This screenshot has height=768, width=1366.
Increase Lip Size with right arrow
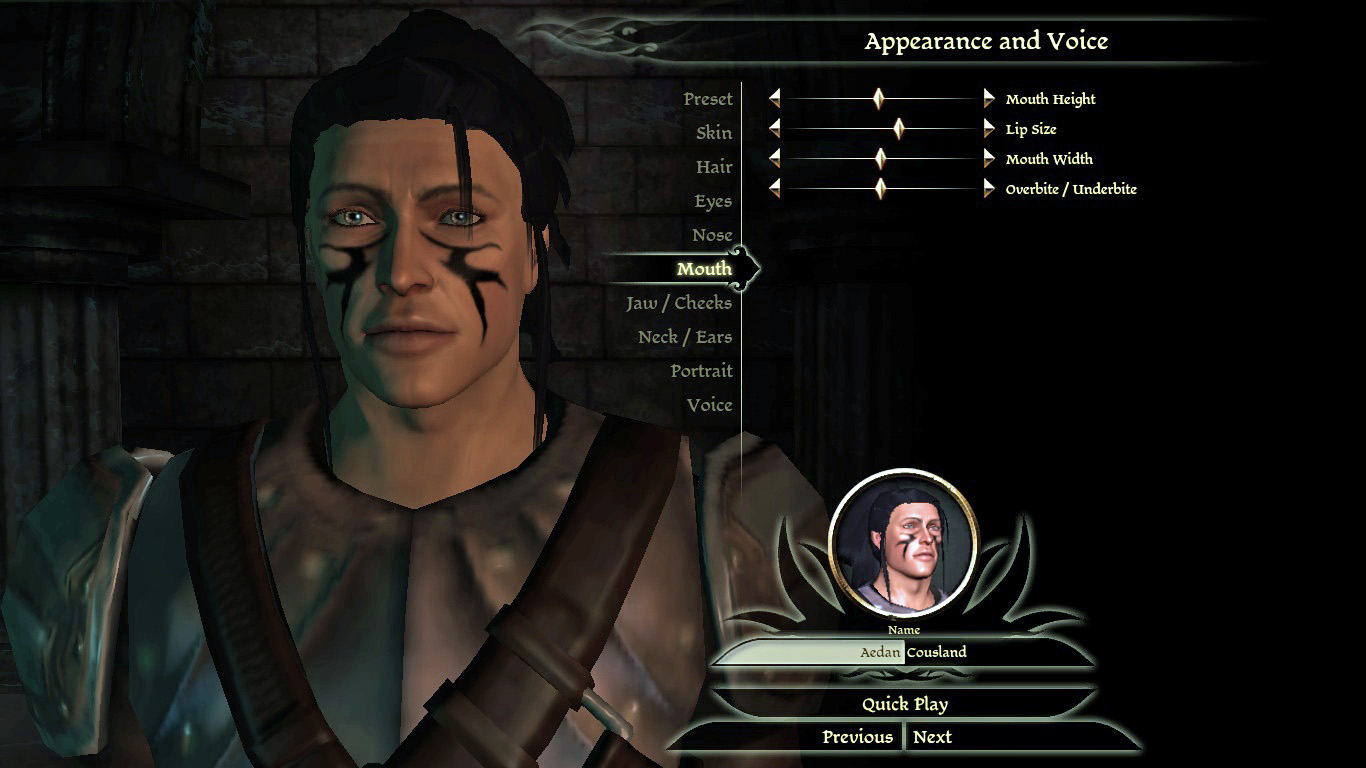(x=989, y=128)
